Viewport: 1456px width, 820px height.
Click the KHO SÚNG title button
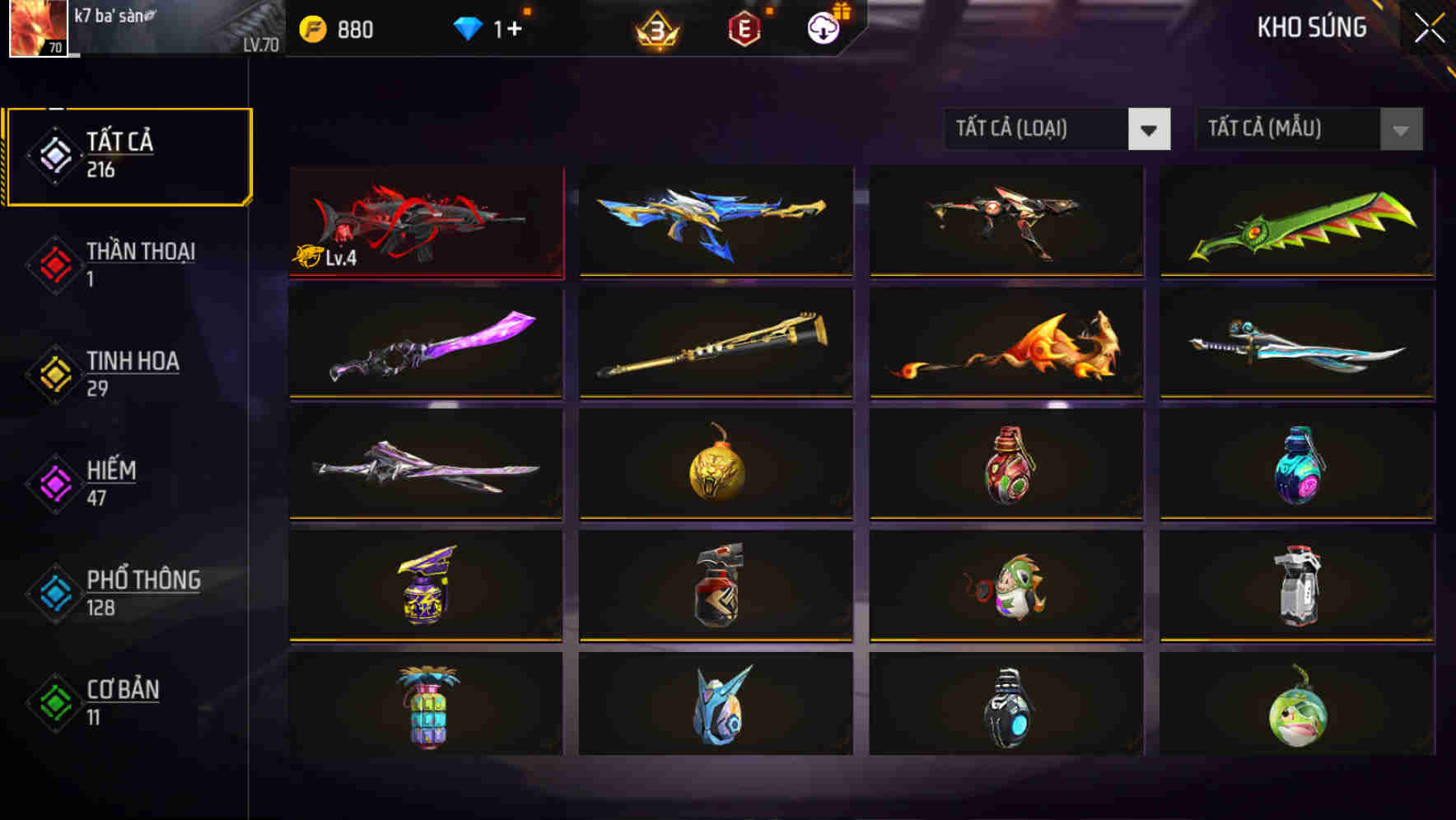point(1312,28)
